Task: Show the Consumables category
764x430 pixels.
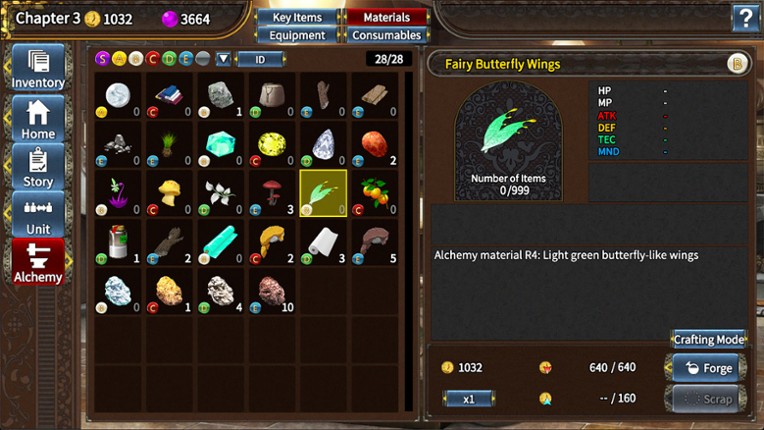Action: click(x=386, y=35)
